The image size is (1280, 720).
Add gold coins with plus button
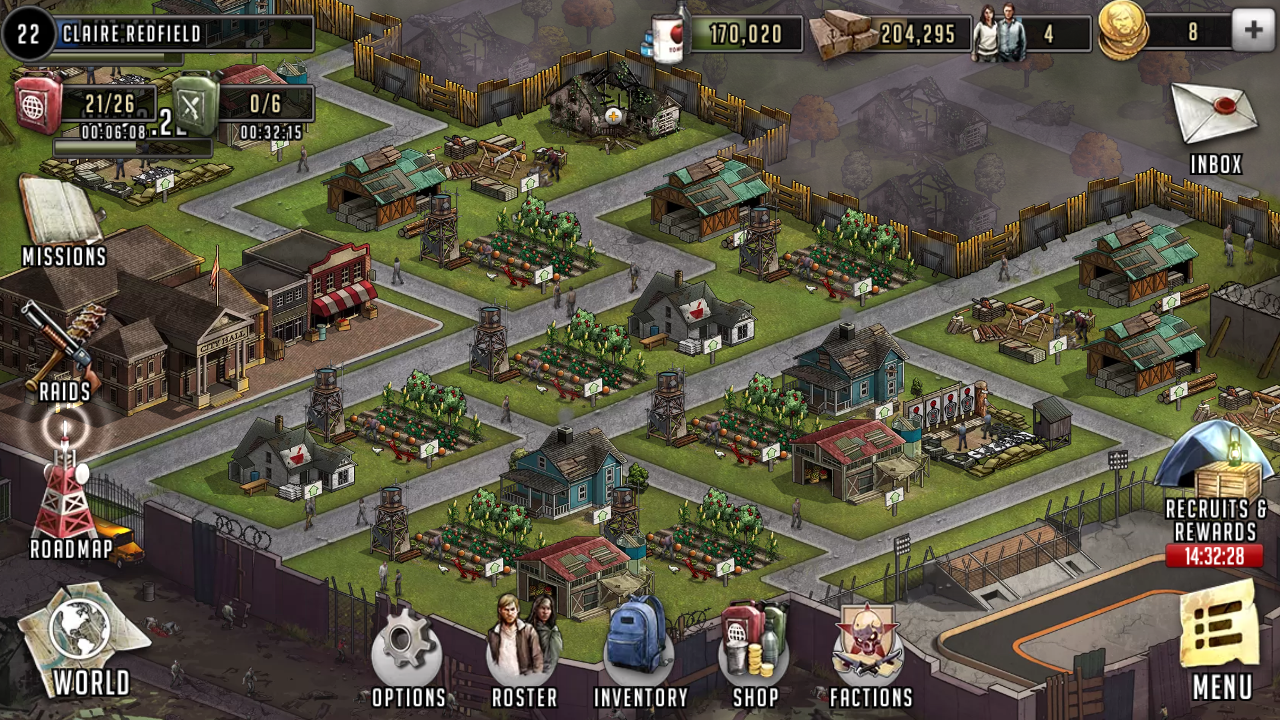click(1254, 32)
